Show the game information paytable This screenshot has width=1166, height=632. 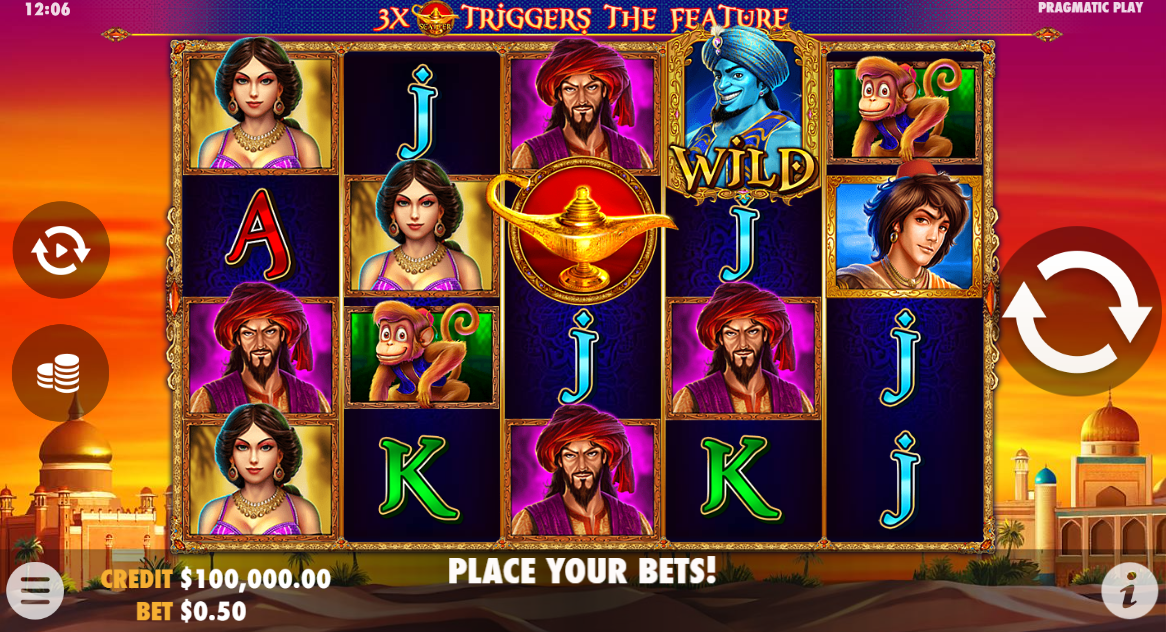[x=1129, y=590]
